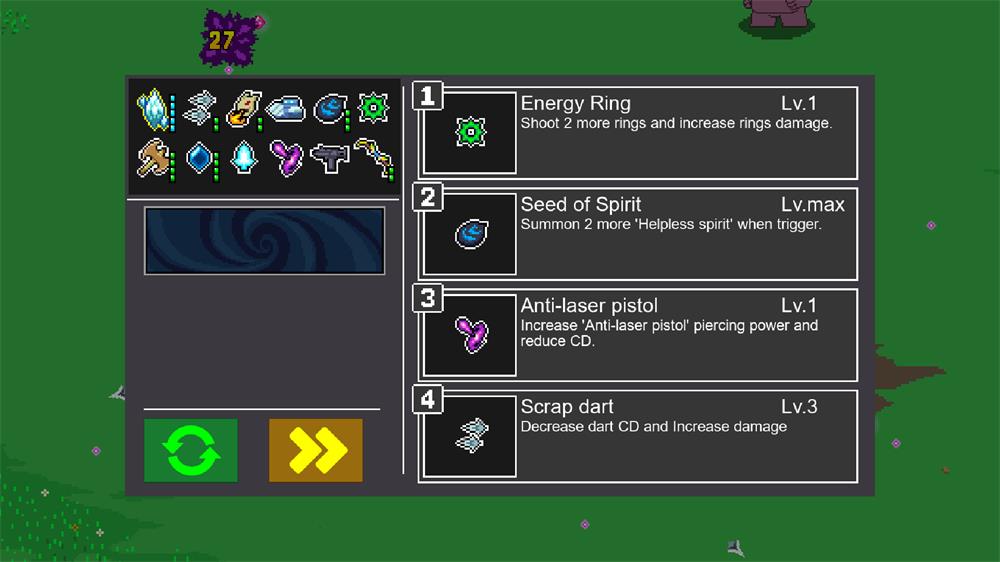Click the blue spiral vortex banner
The image size is (1000, 562).
coord(264,240)
